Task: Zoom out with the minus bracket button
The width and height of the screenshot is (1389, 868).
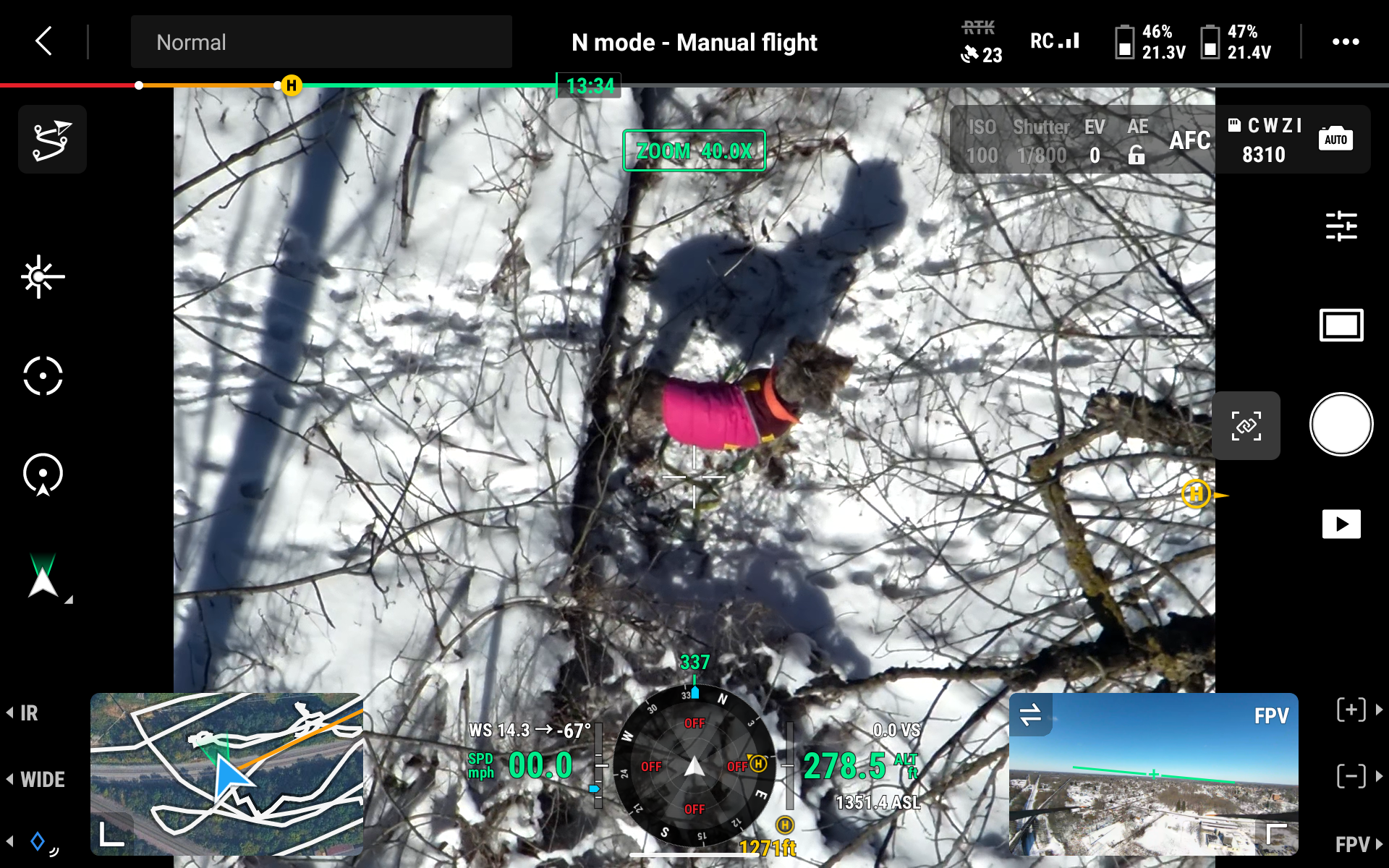Action: pyautogui.click(x=1351, y=776)
